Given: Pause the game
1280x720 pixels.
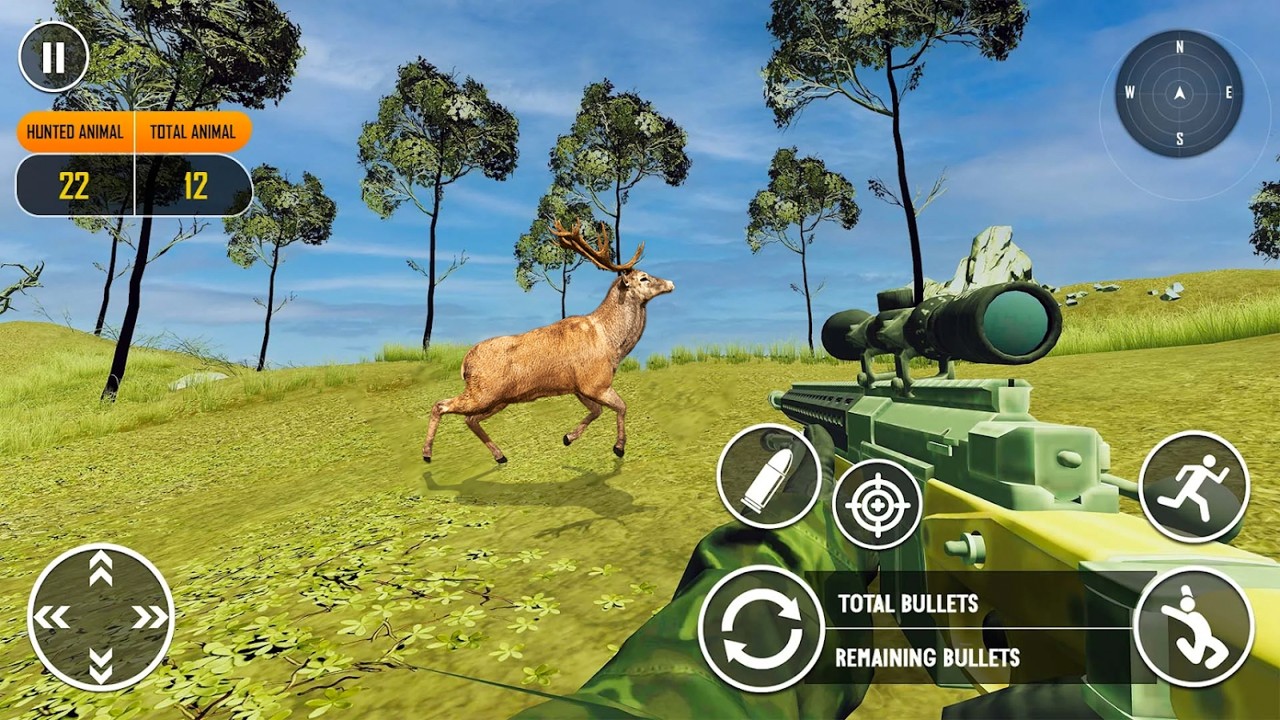Looking at the screenshot, I should [52, 57].
